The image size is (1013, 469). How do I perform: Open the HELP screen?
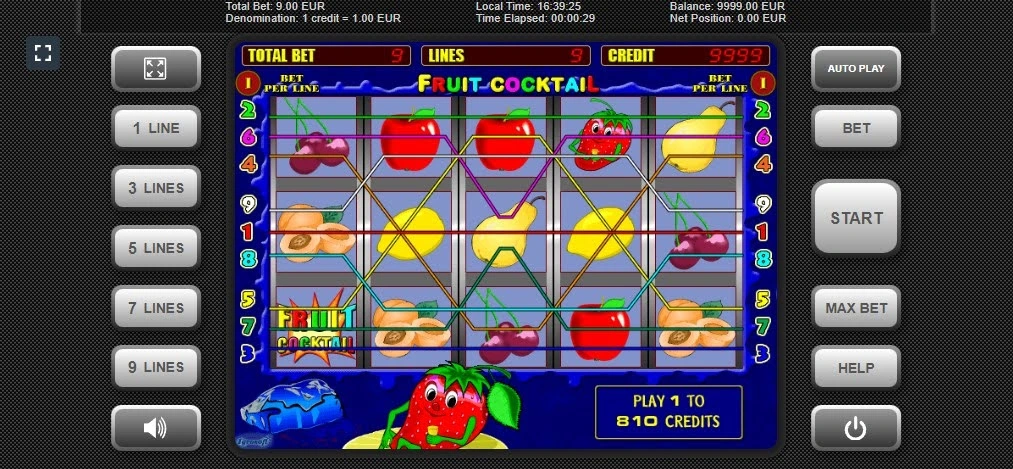856,367
